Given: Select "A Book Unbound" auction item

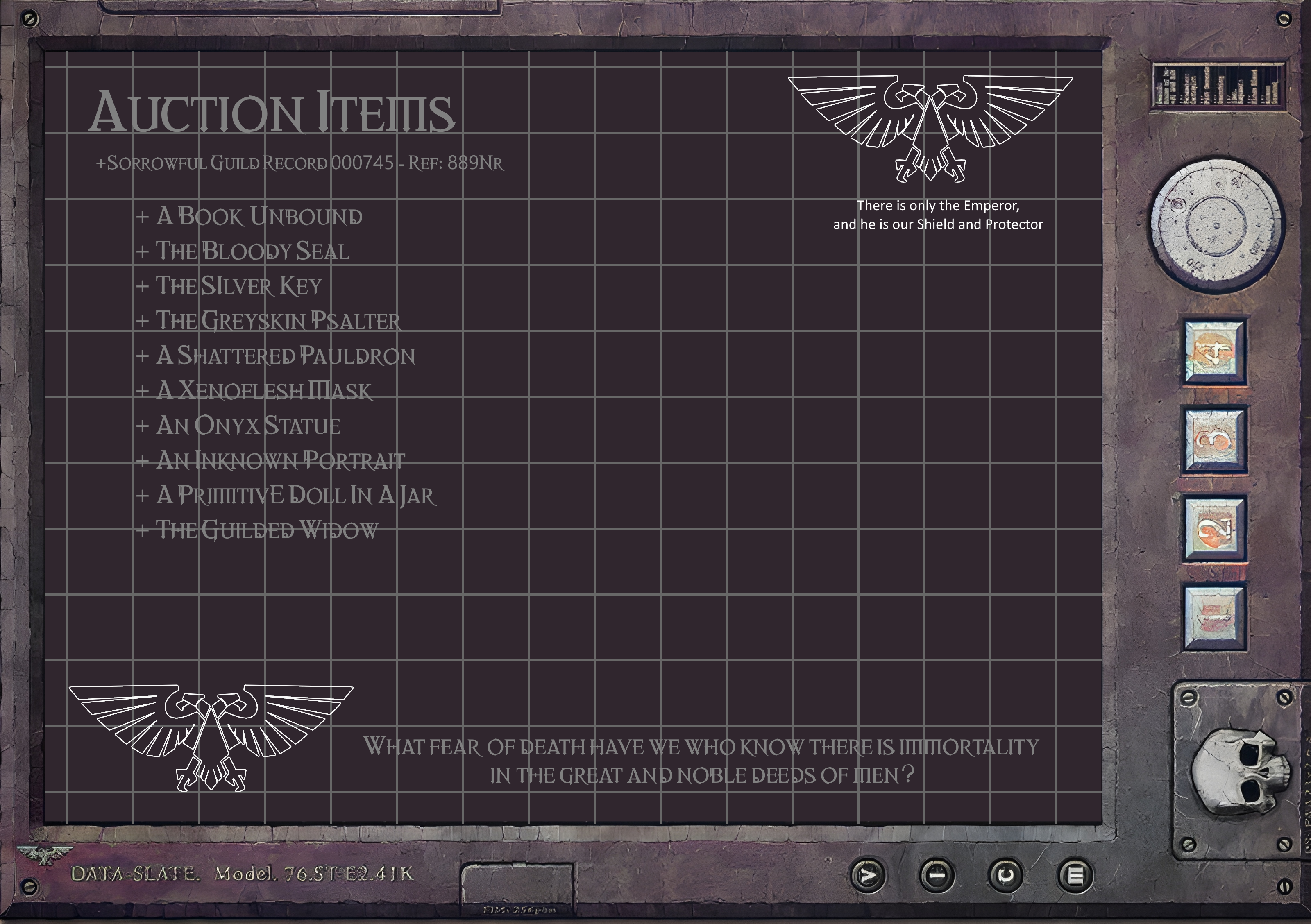Looking at the screenshot, I should (259, 216).
